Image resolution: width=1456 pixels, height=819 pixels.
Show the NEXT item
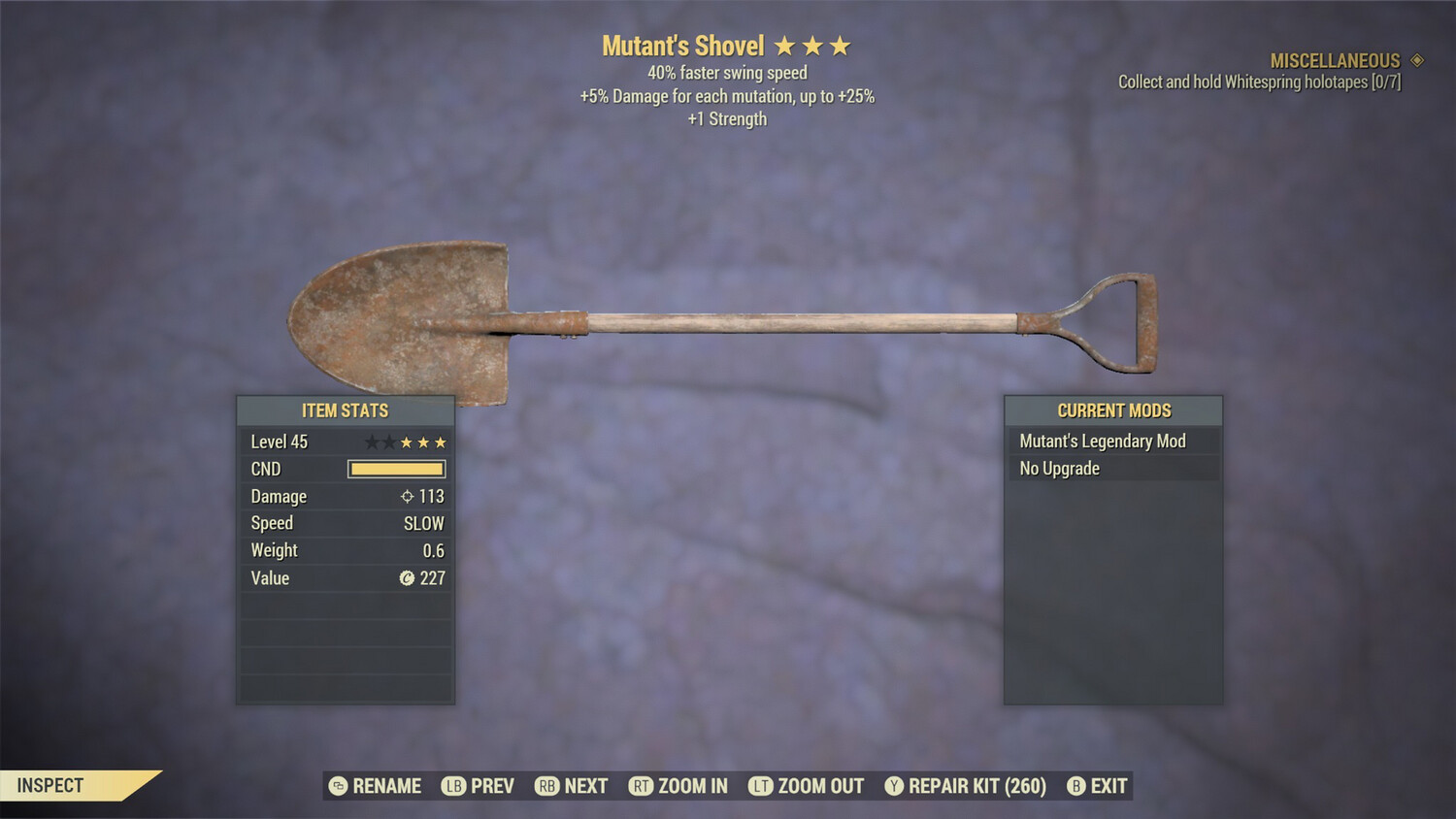[572, 786]
